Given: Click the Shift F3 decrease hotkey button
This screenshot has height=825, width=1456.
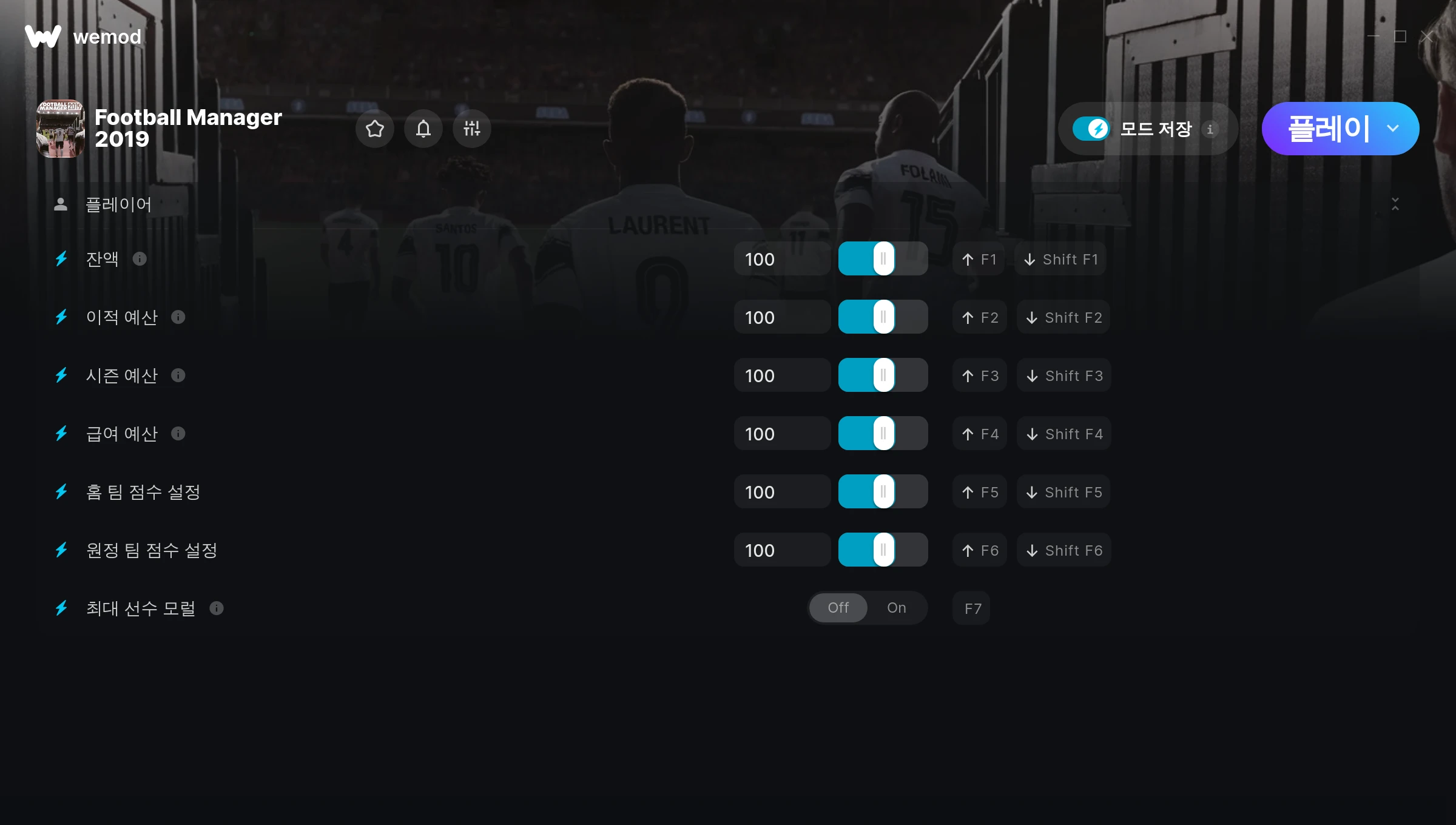Looking at the screenshot, I should tap(1064, 375).
